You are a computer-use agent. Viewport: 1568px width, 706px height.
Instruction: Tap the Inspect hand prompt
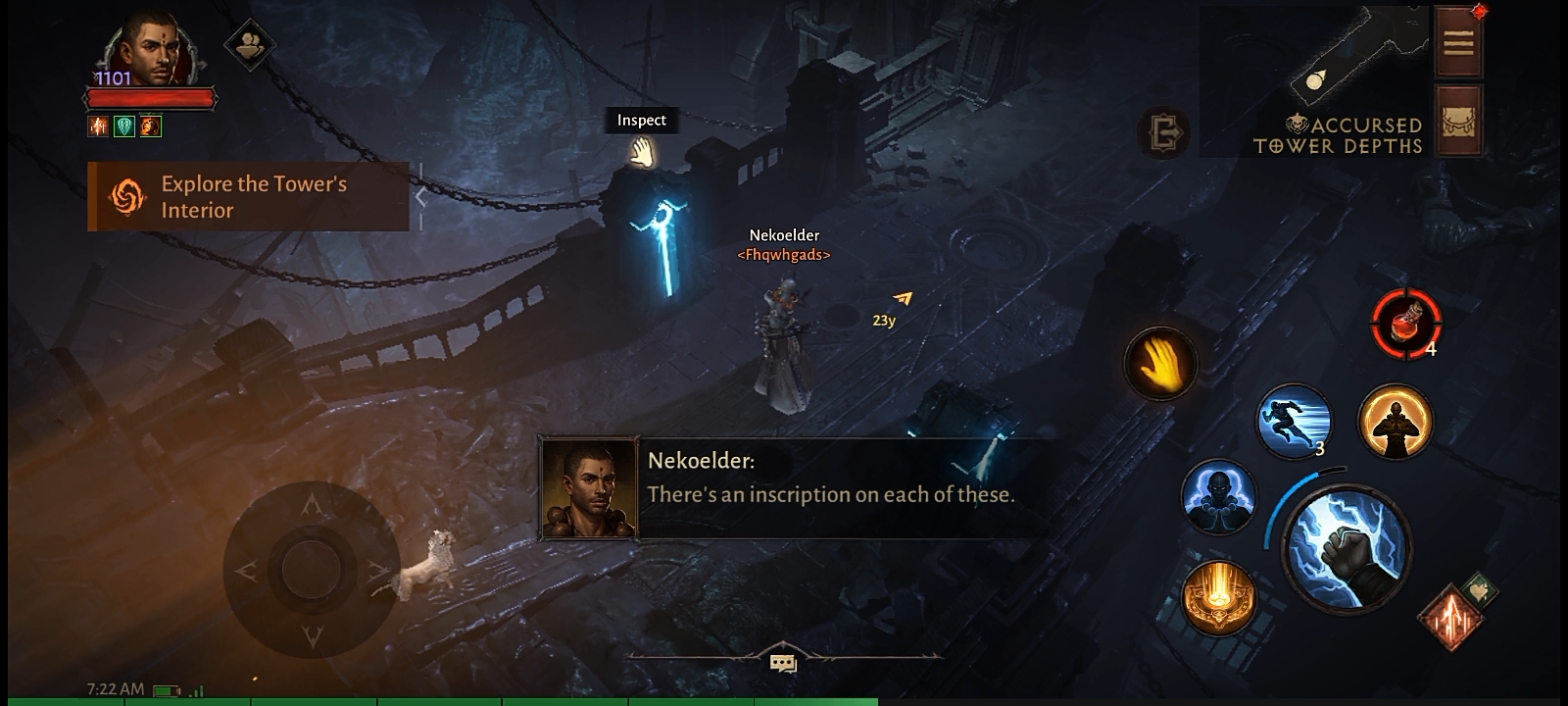point(642,152)
